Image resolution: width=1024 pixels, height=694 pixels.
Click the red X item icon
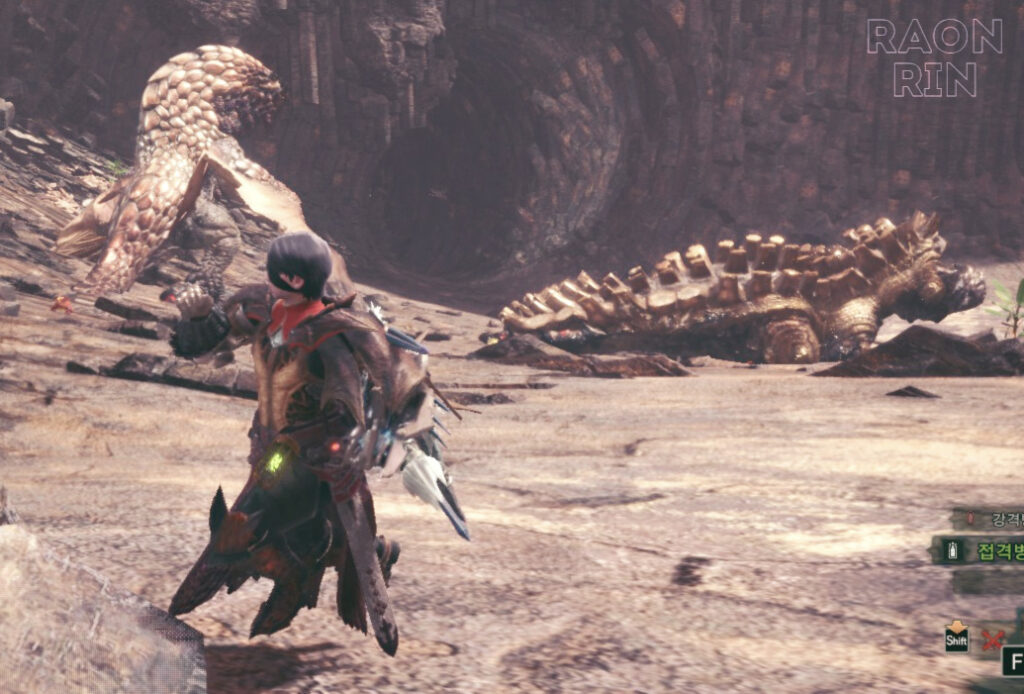991,639
